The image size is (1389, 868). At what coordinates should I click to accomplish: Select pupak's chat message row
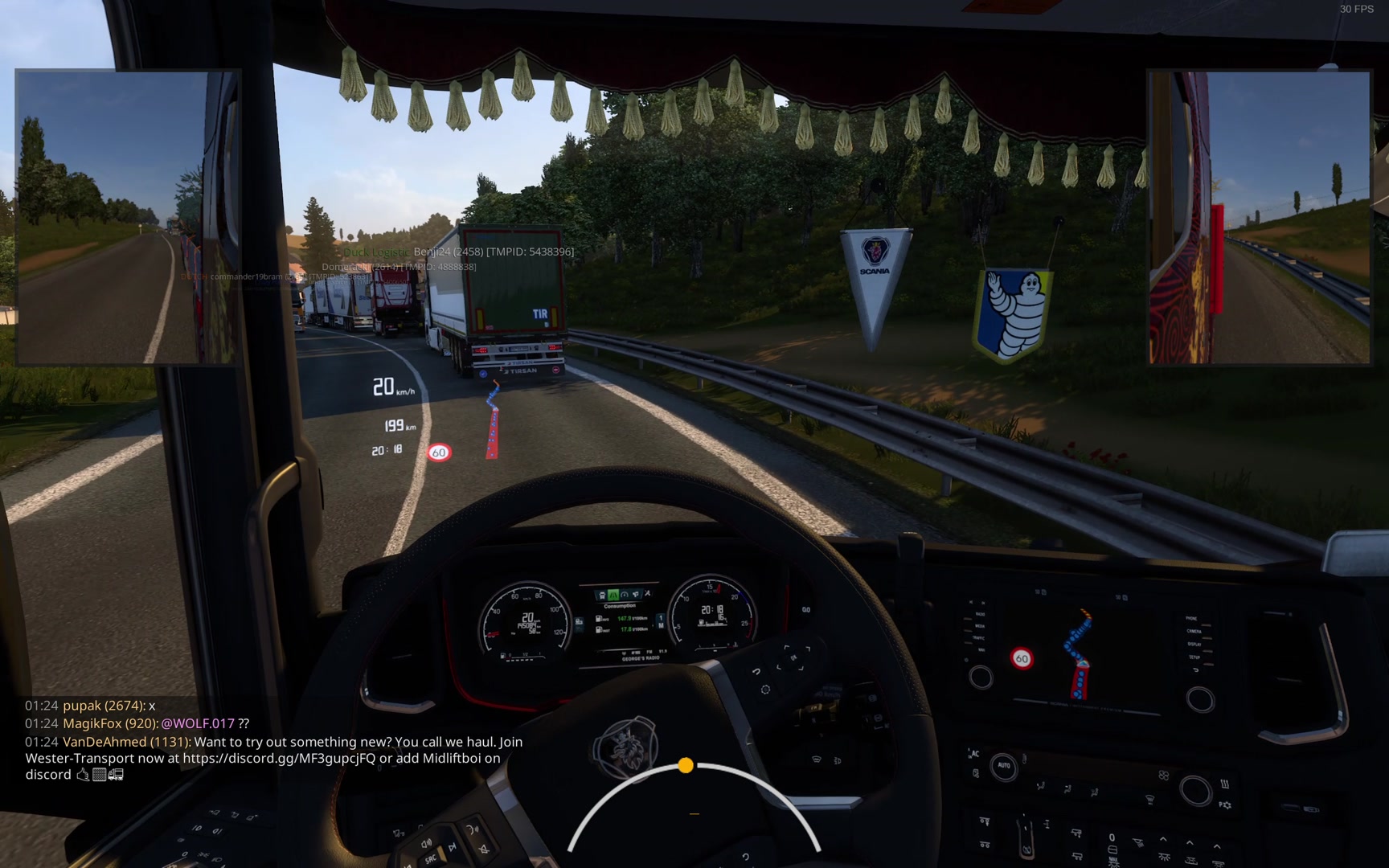(90, 706)
